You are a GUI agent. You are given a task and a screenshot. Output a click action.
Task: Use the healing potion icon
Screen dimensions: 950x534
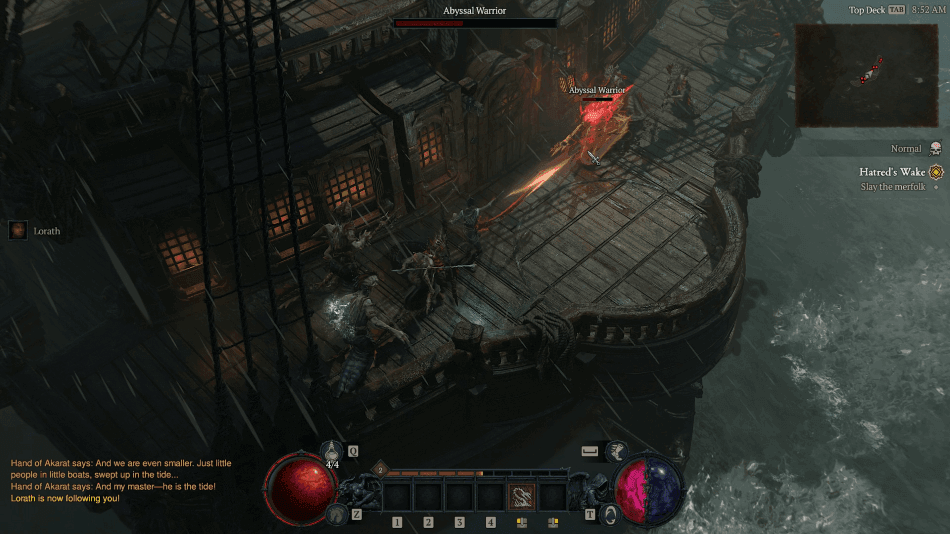point(335,452)
